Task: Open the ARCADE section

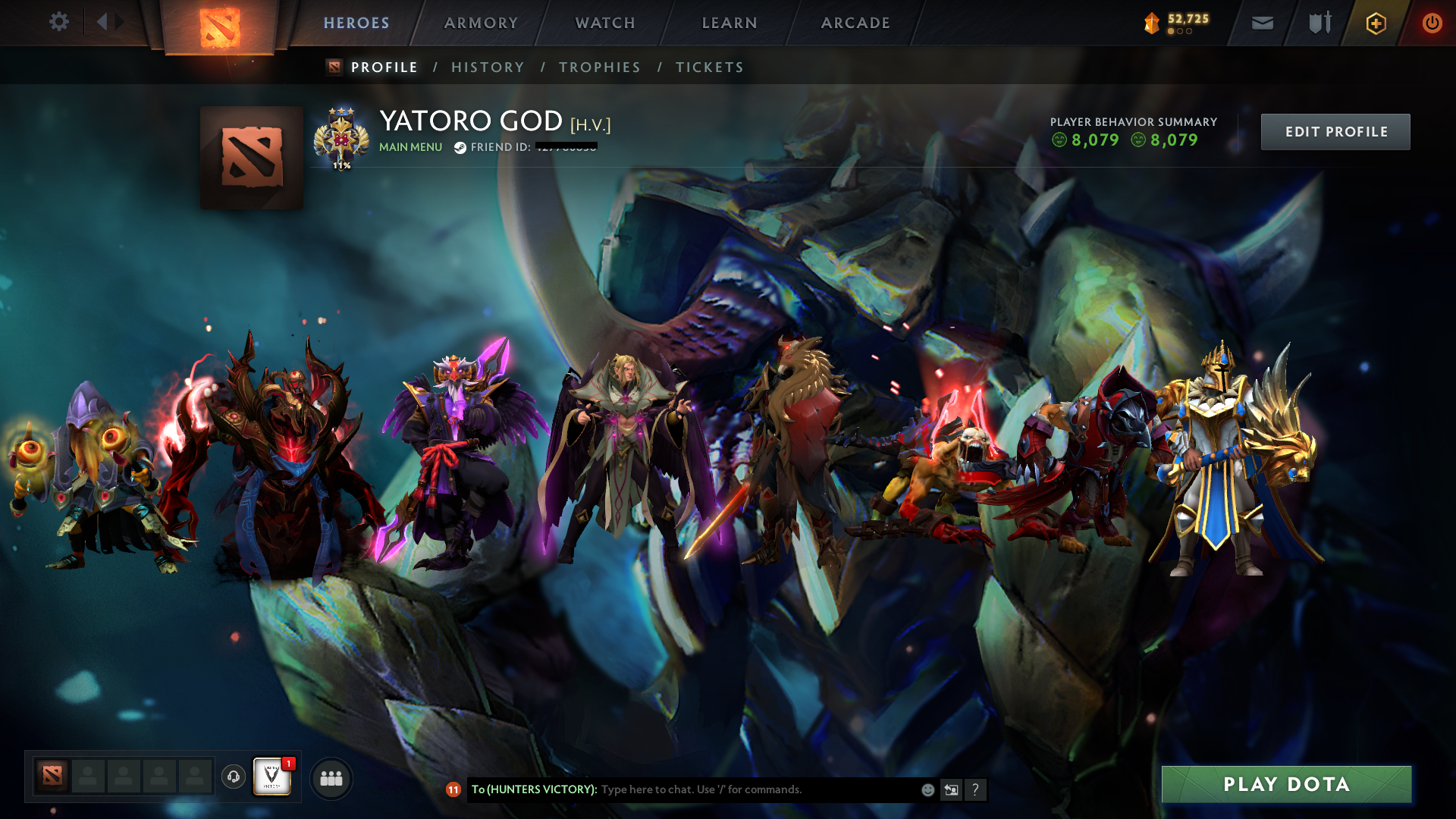Action: click(855, 23)
